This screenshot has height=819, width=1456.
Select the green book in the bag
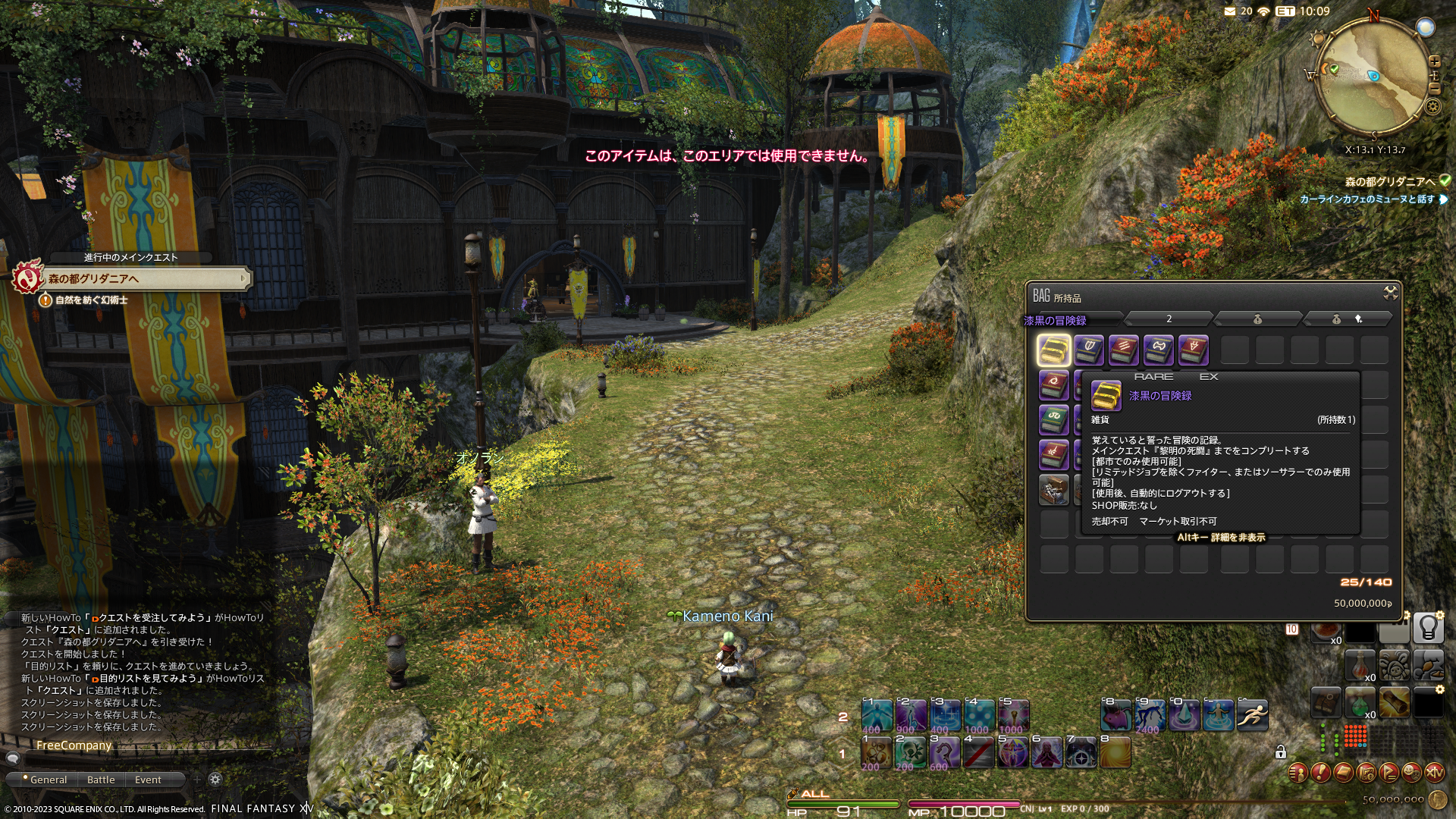click(x=1053, y=419)
